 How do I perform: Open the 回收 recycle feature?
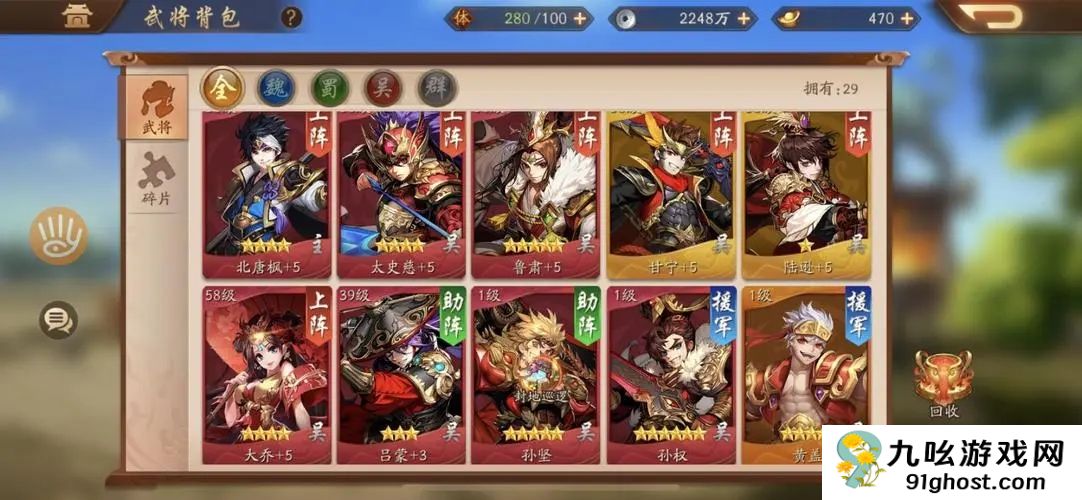(x=943, y=383)
